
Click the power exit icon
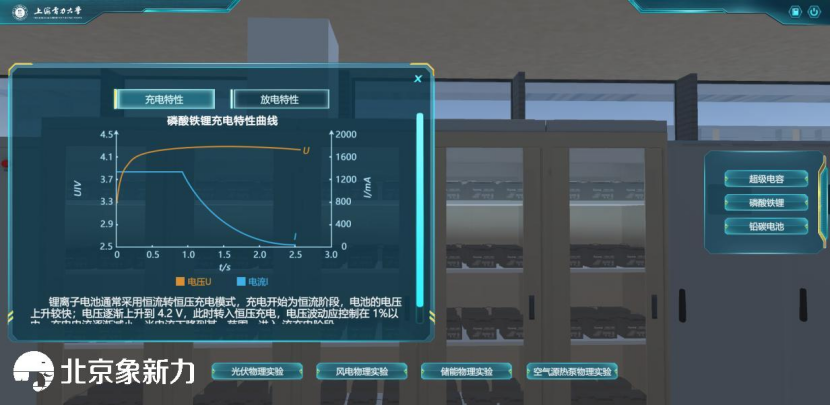pos(812,12)
